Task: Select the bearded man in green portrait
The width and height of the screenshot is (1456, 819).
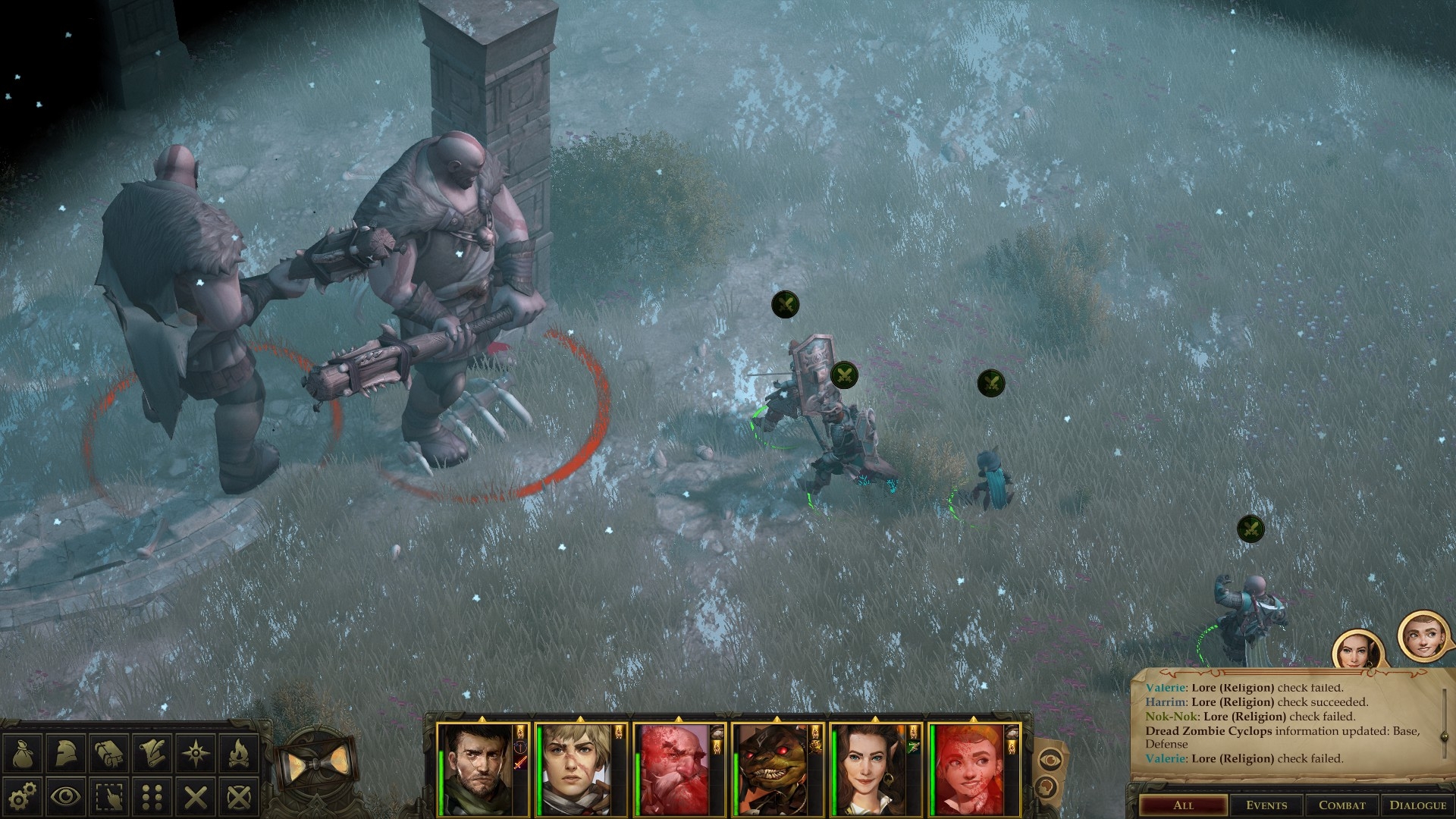Action: (476, 769)
